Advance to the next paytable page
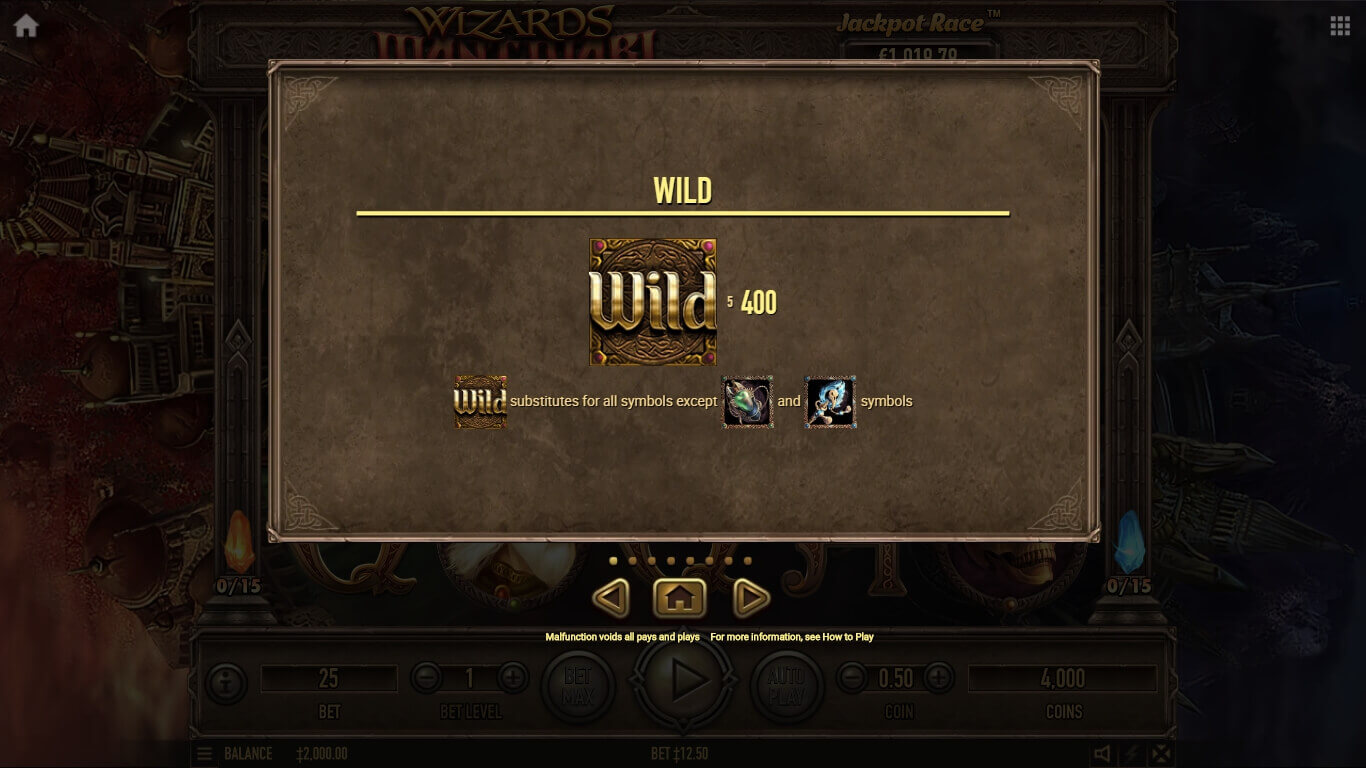 [x=751, y=599]
